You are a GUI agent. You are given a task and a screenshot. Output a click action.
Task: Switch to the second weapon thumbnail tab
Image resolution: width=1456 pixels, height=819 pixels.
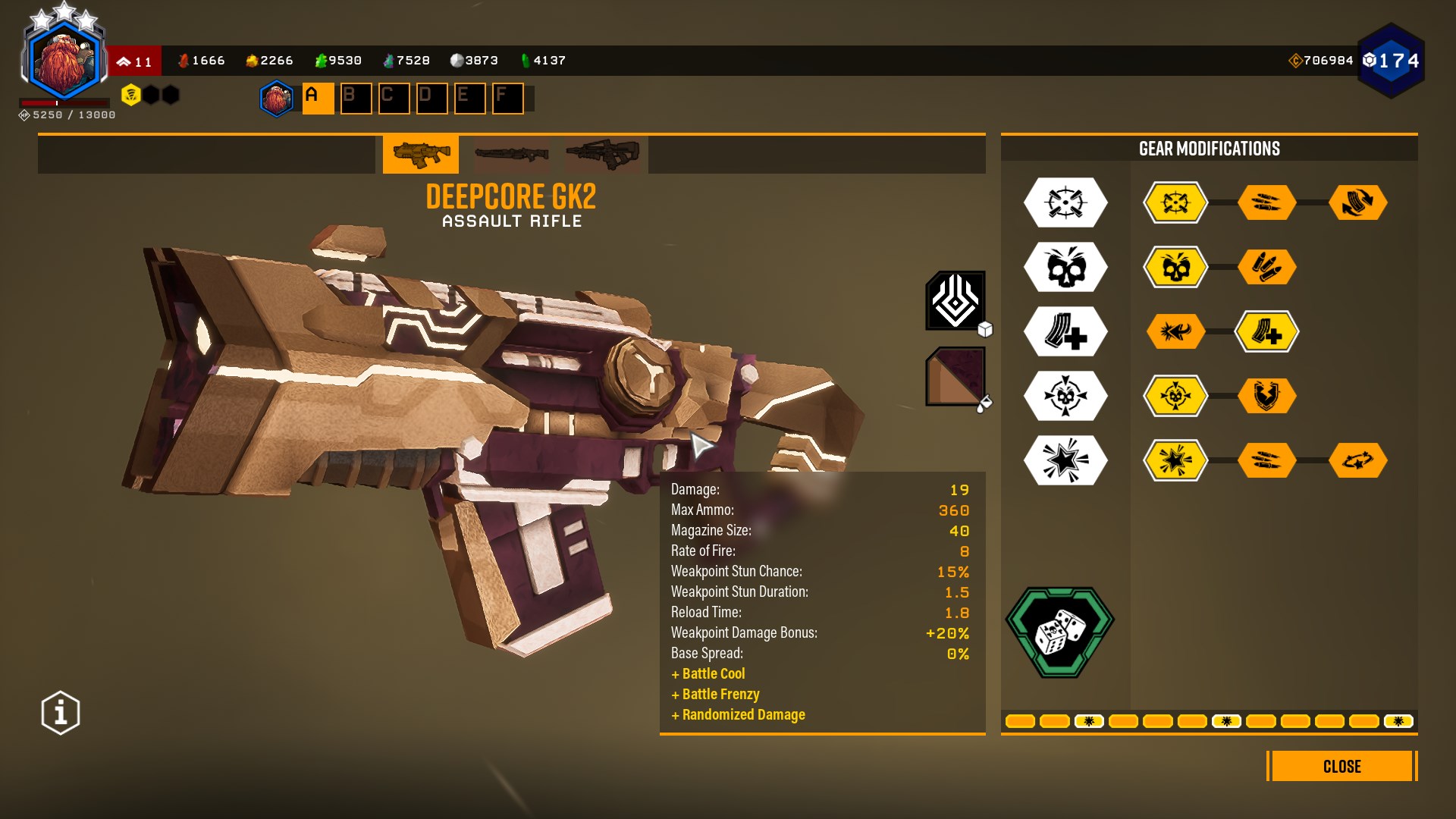pos(512,154)
